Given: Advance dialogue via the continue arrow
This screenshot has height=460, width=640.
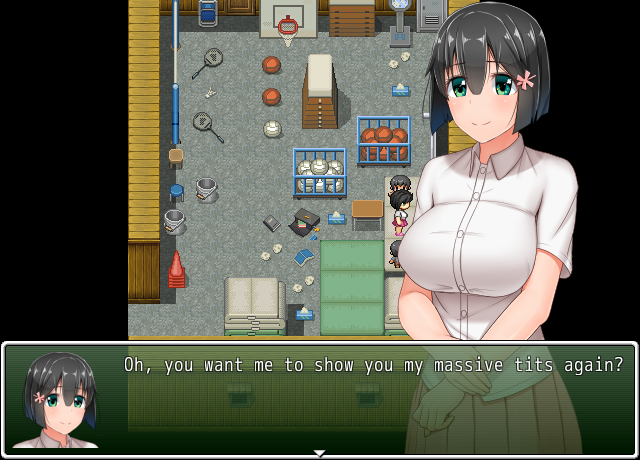Looking at the screenshot, I should point(320,453).
